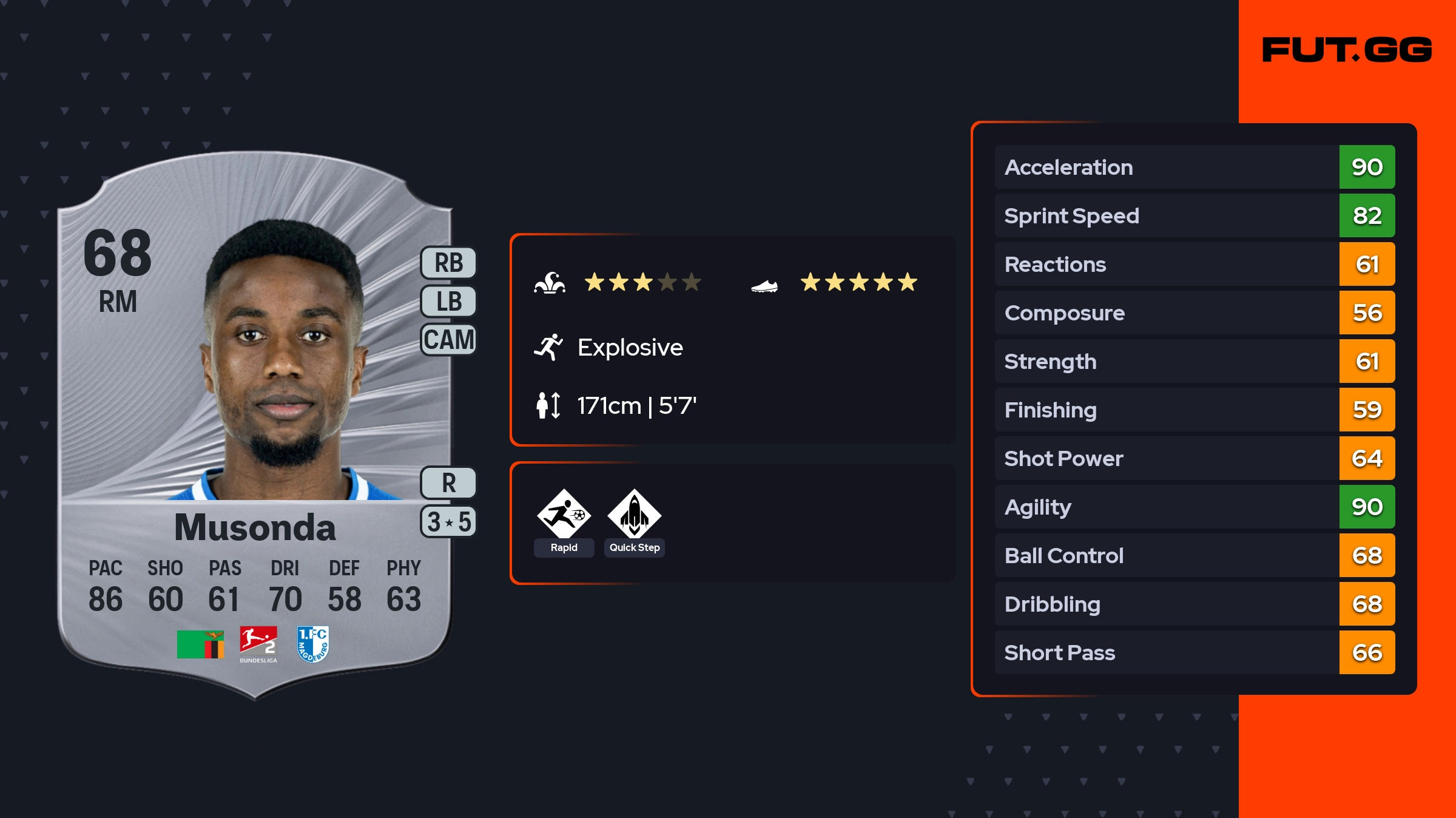Click the Rapid playstyle icon

click(564, 515)
